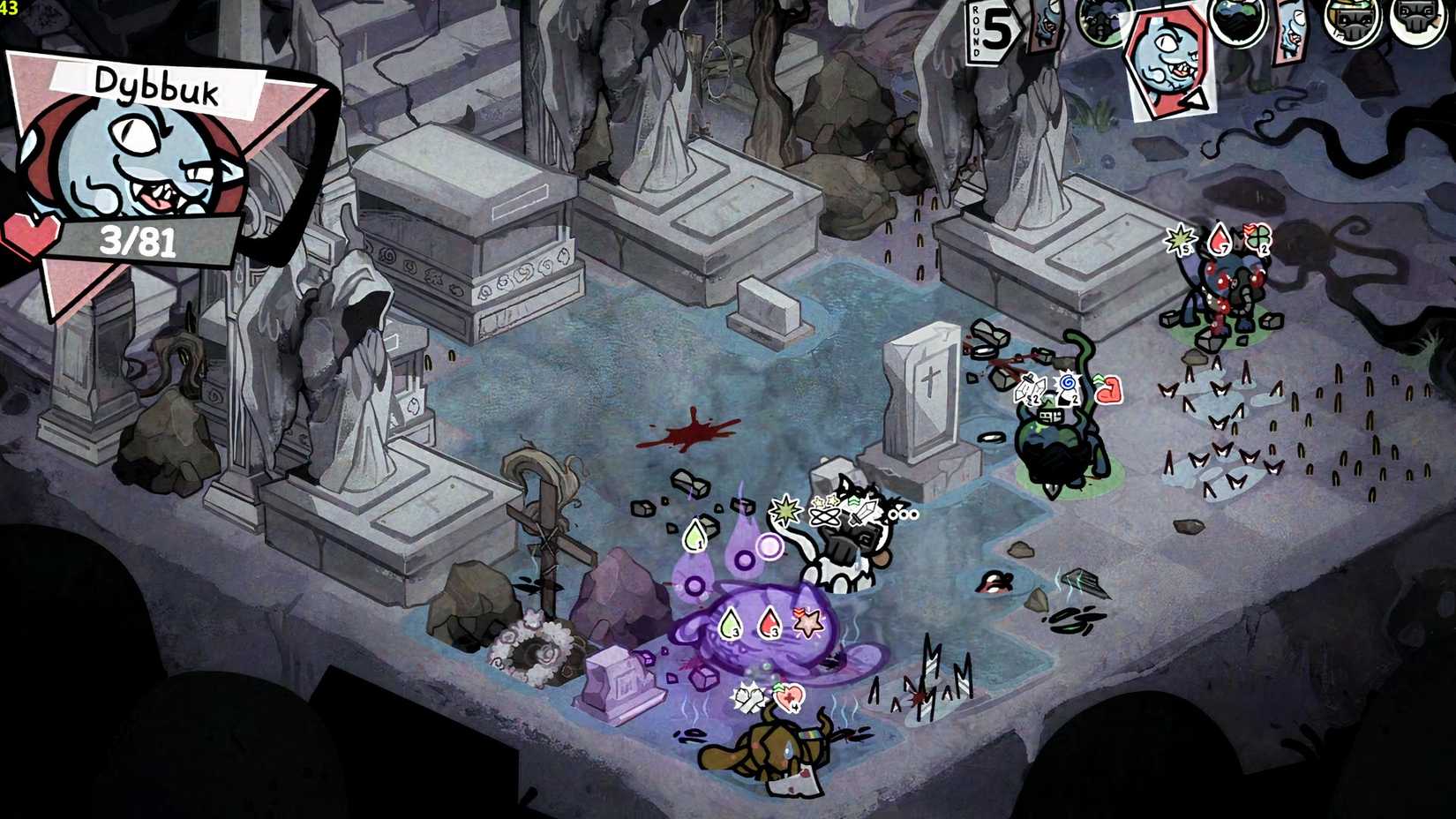Click the red blood droplet counter on the purple slime

pos(769,623)
